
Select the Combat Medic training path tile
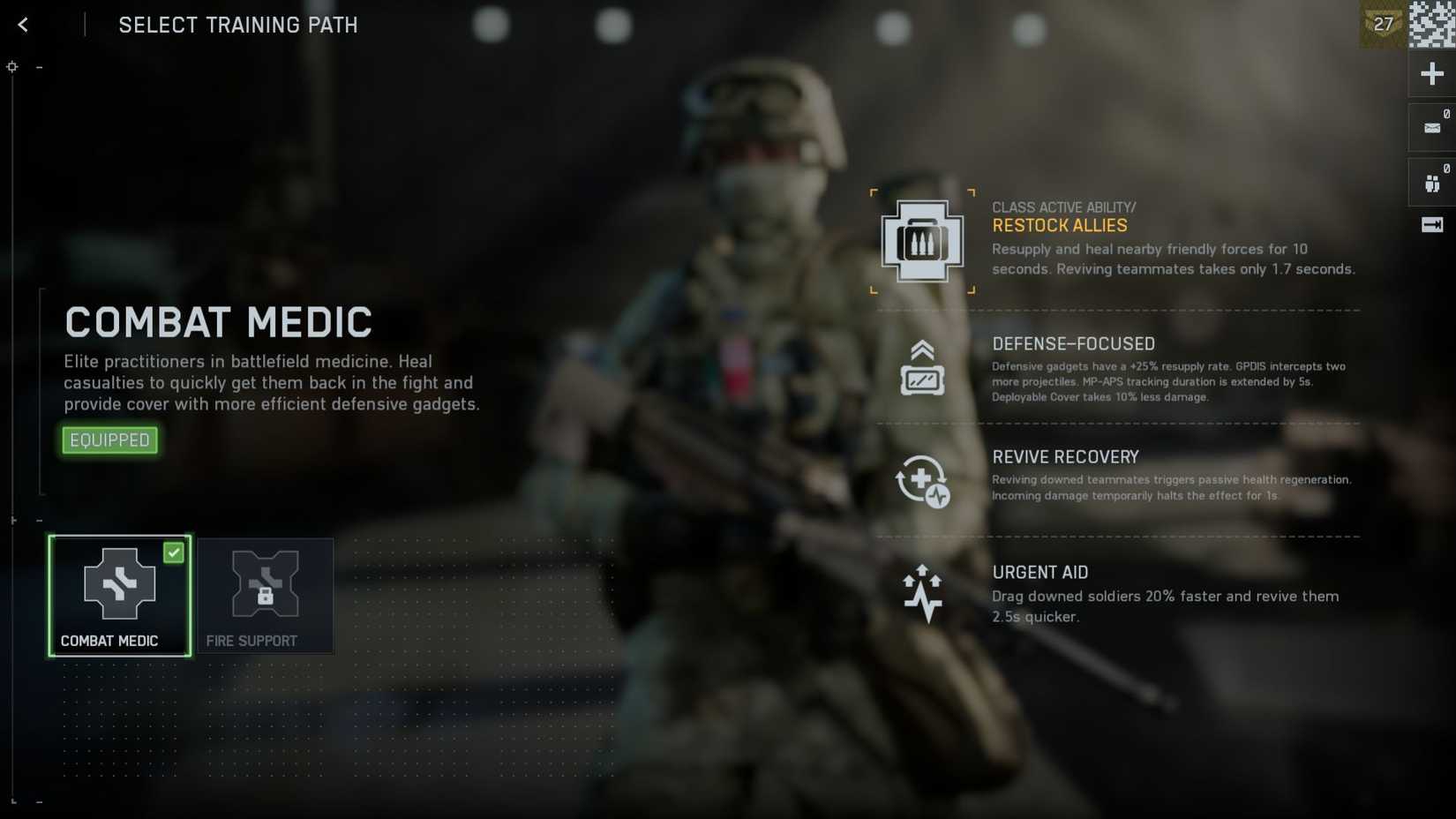pyautogui.click(x=119, y=596)
